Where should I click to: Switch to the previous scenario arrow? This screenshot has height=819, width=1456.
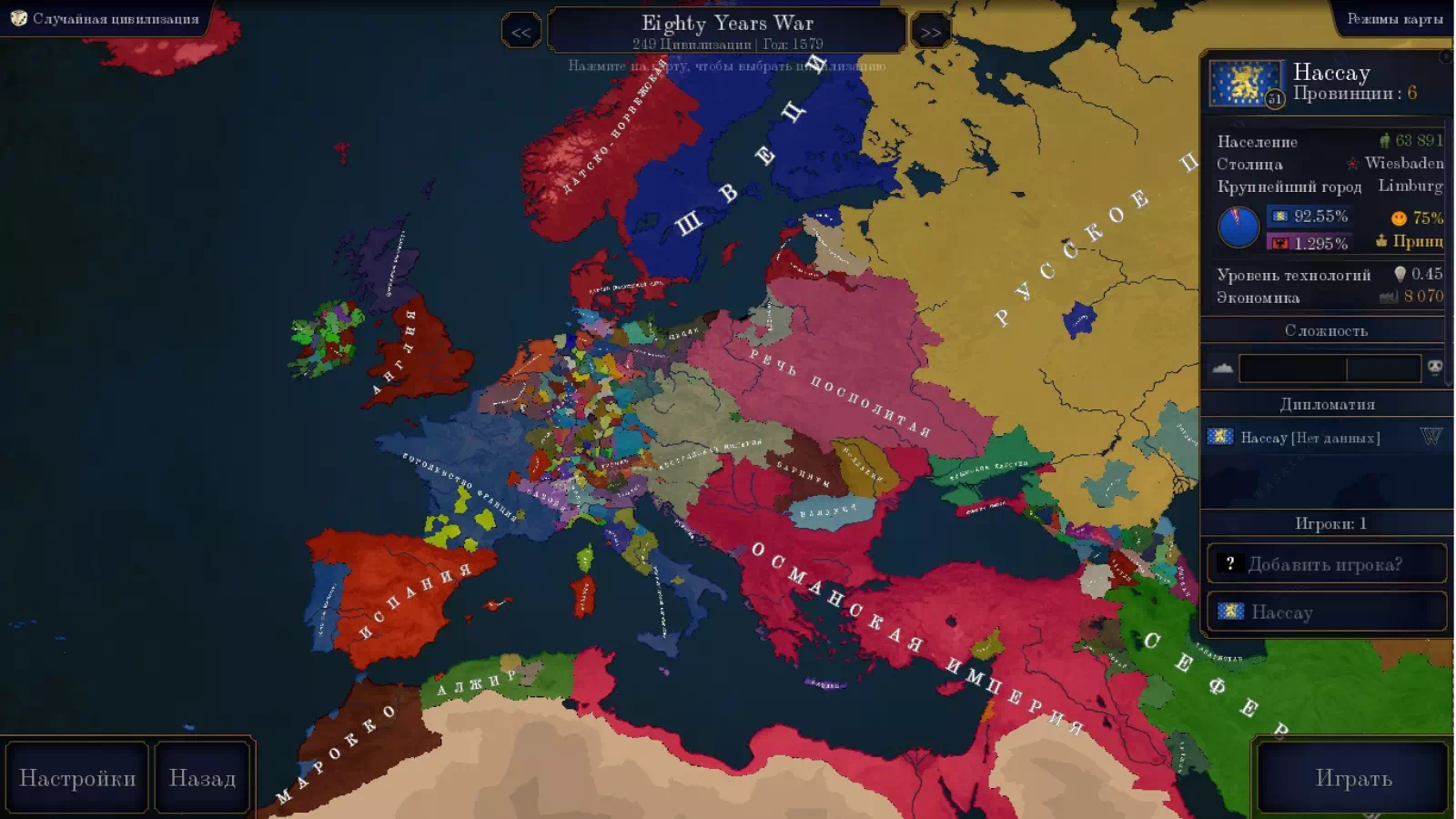point(521,33)
